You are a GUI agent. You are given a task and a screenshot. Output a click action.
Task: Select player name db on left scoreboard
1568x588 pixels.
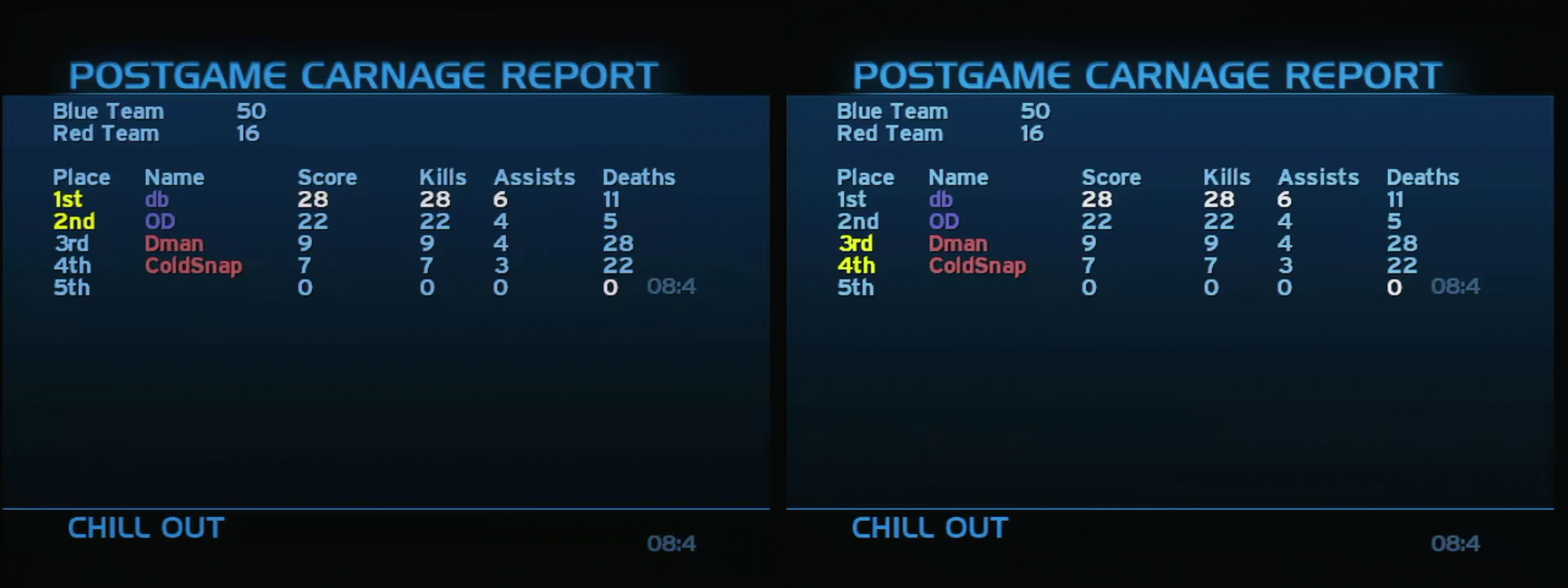tap(158, 199)
